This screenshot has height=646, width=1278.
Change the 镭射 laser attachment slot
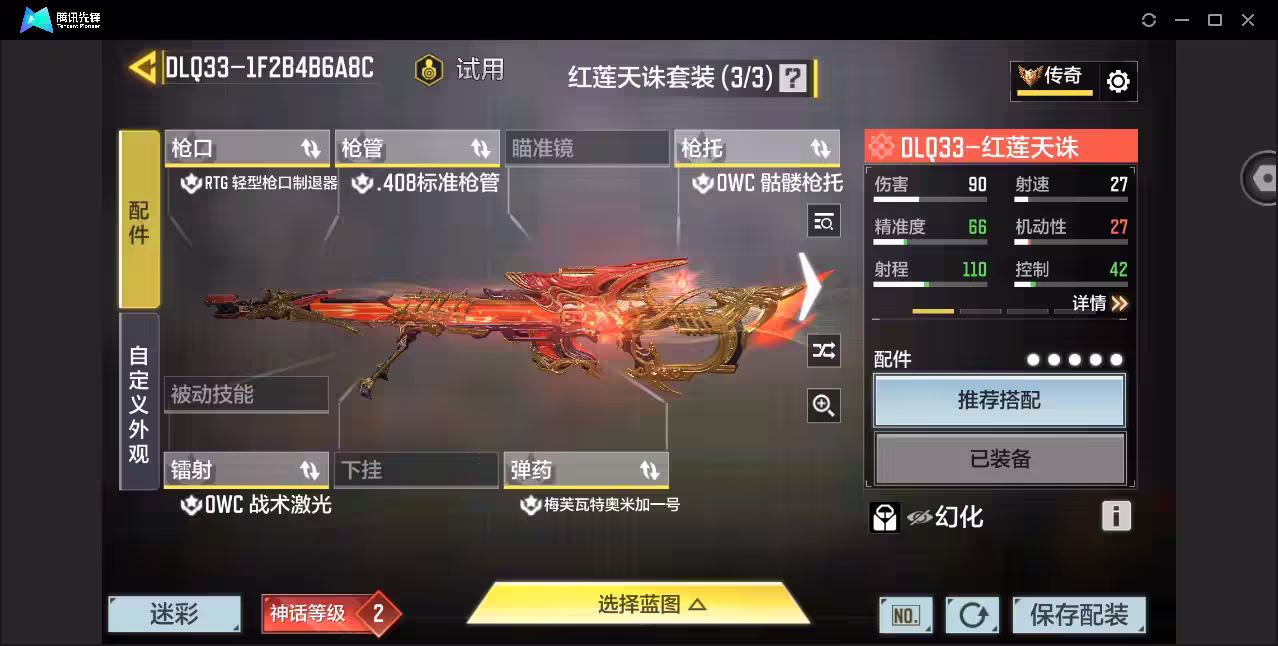point(246,470)
